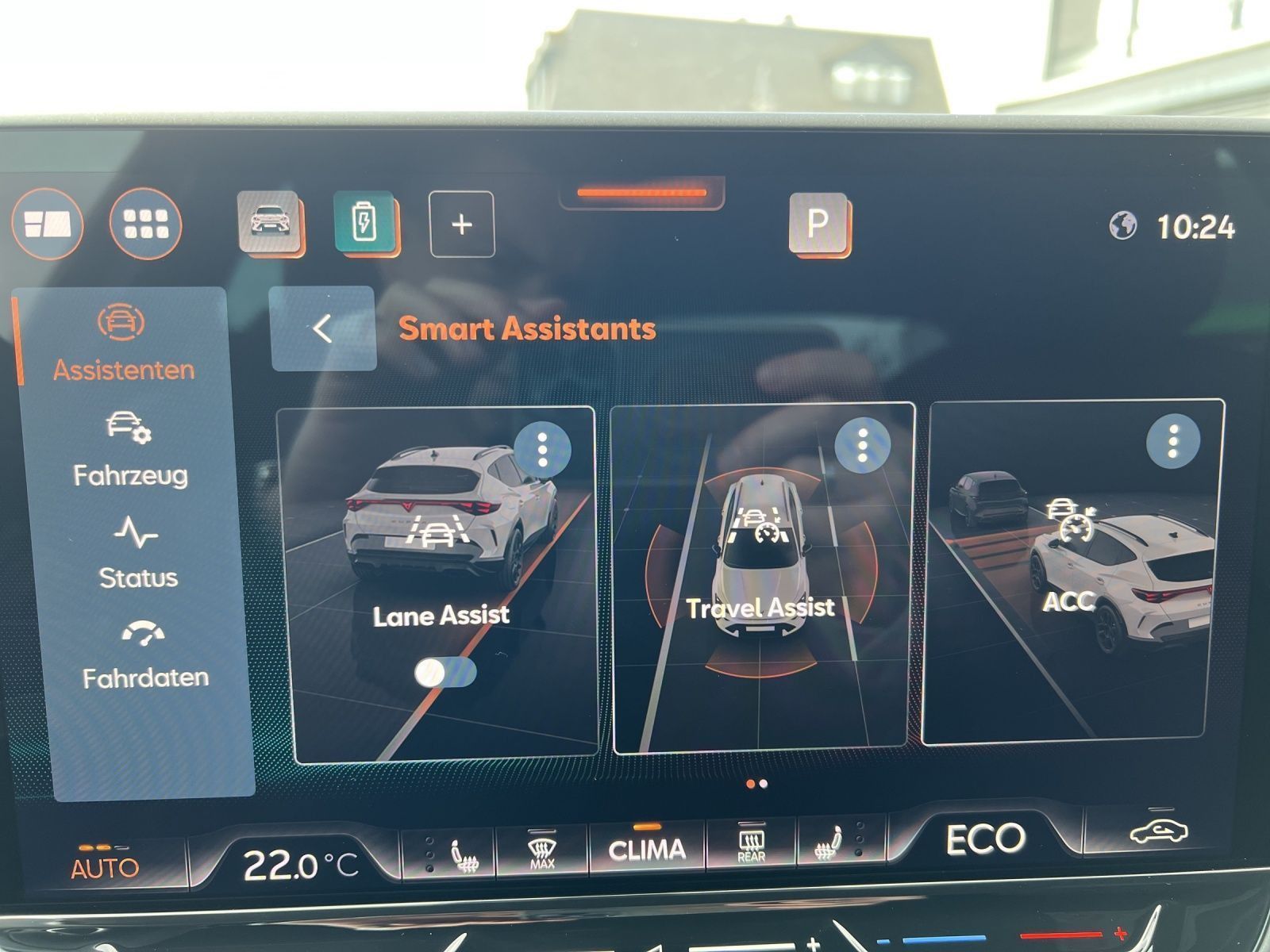
Task: Tap the 22.0°C temperature control
Action: (x=299, y=860)
